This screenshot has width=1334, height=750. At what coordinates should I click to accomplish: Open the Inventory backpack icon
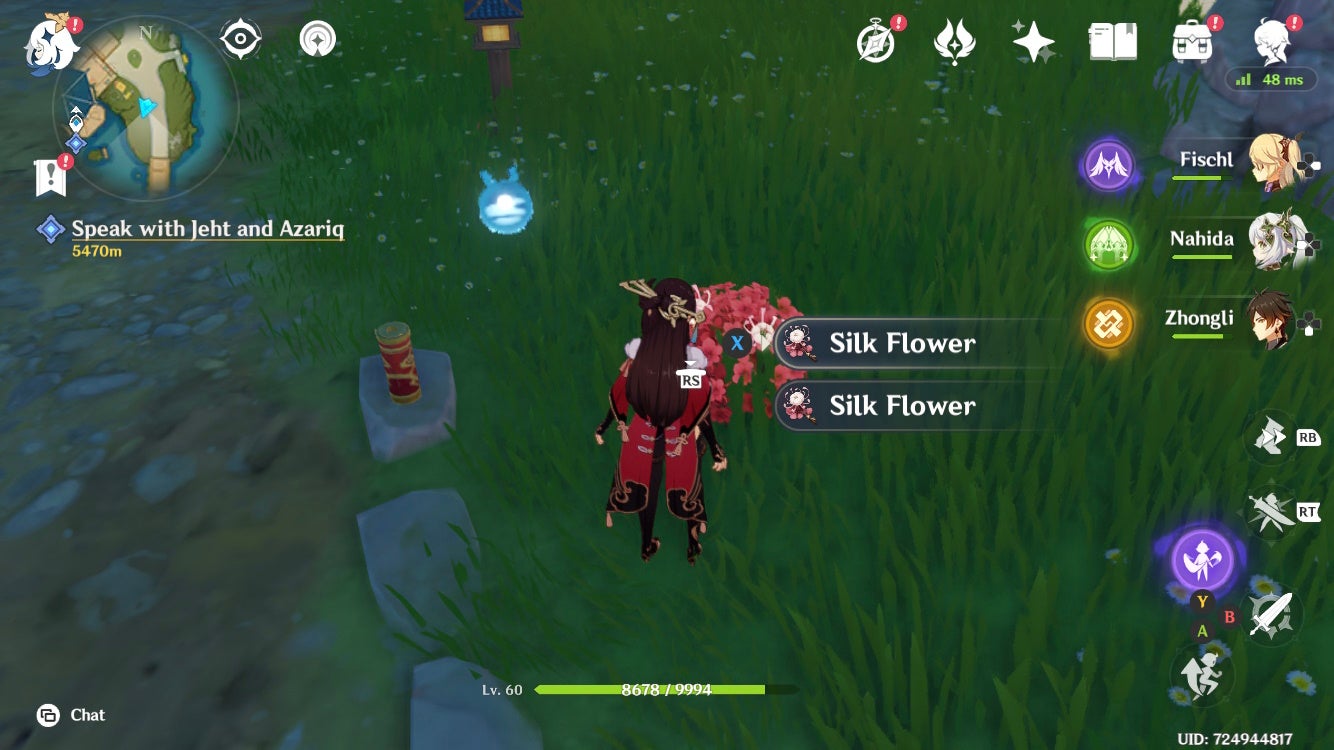(x=1193, y=39)
